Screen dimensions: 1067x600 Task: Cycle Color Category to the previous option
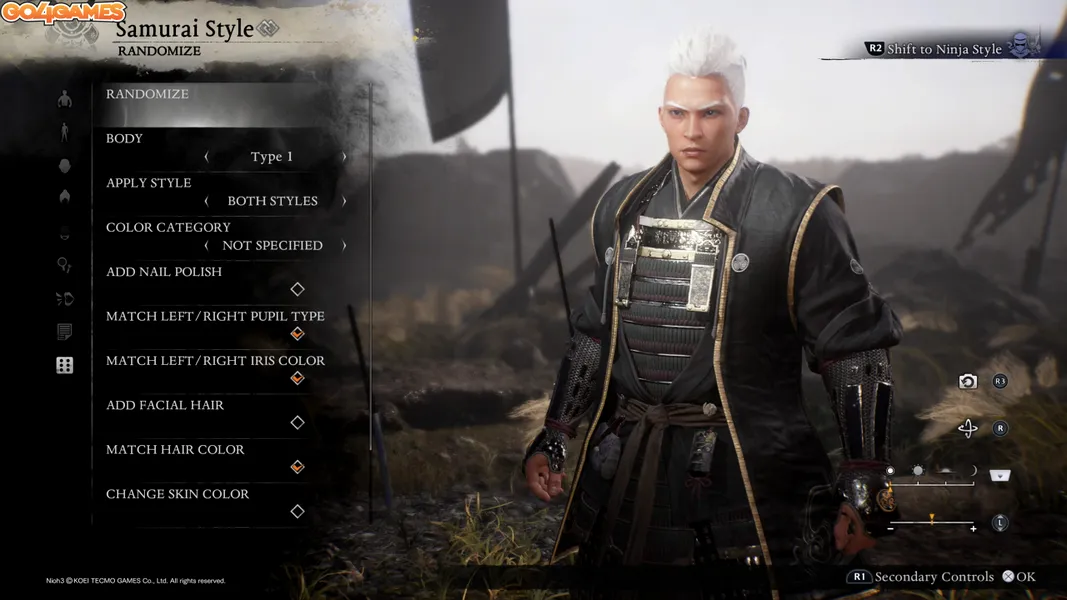click(x=207, y=245)
